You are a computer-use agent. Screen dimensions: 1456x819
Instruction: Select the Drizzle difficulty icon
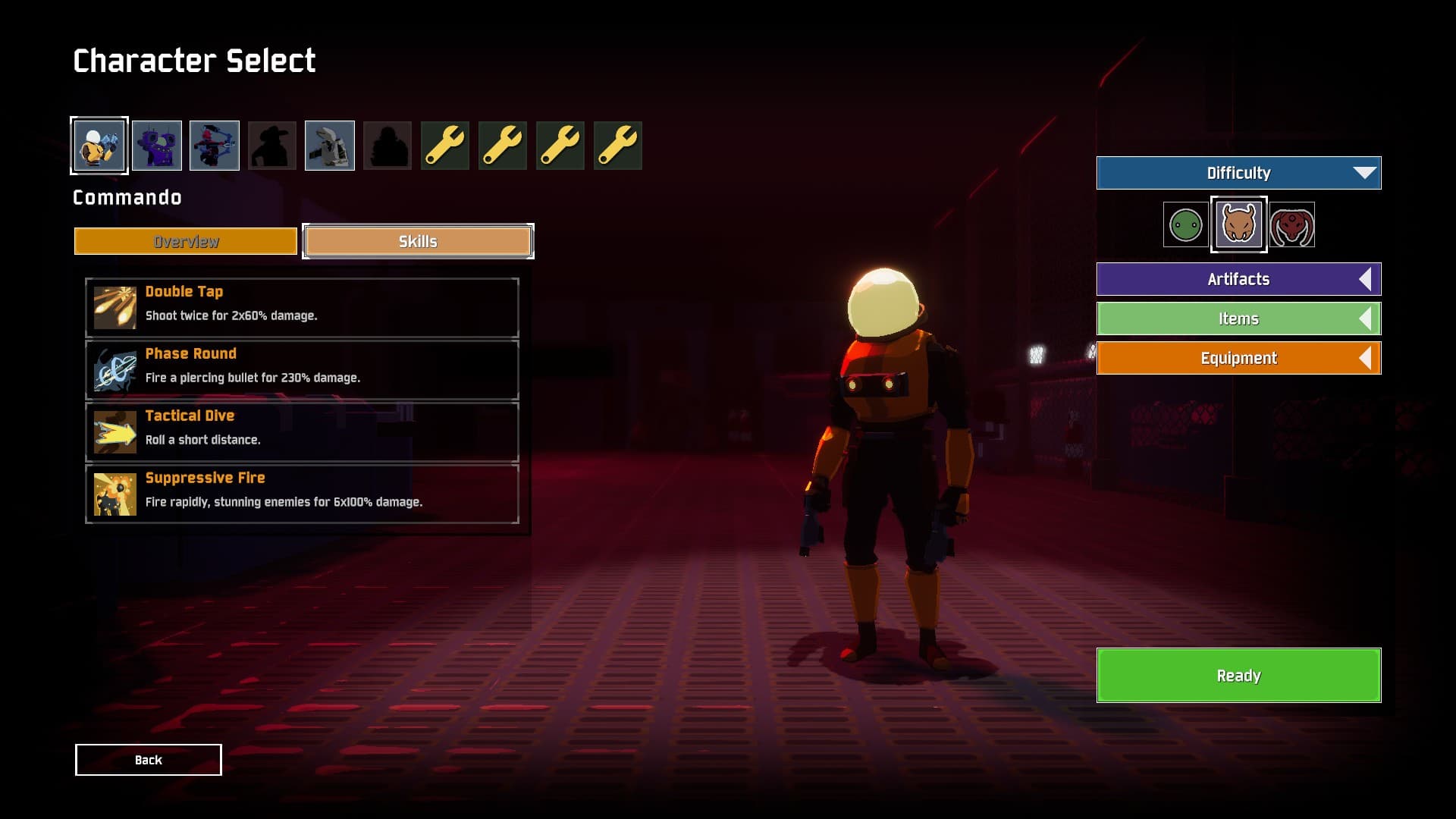[x=1185, y=224]
